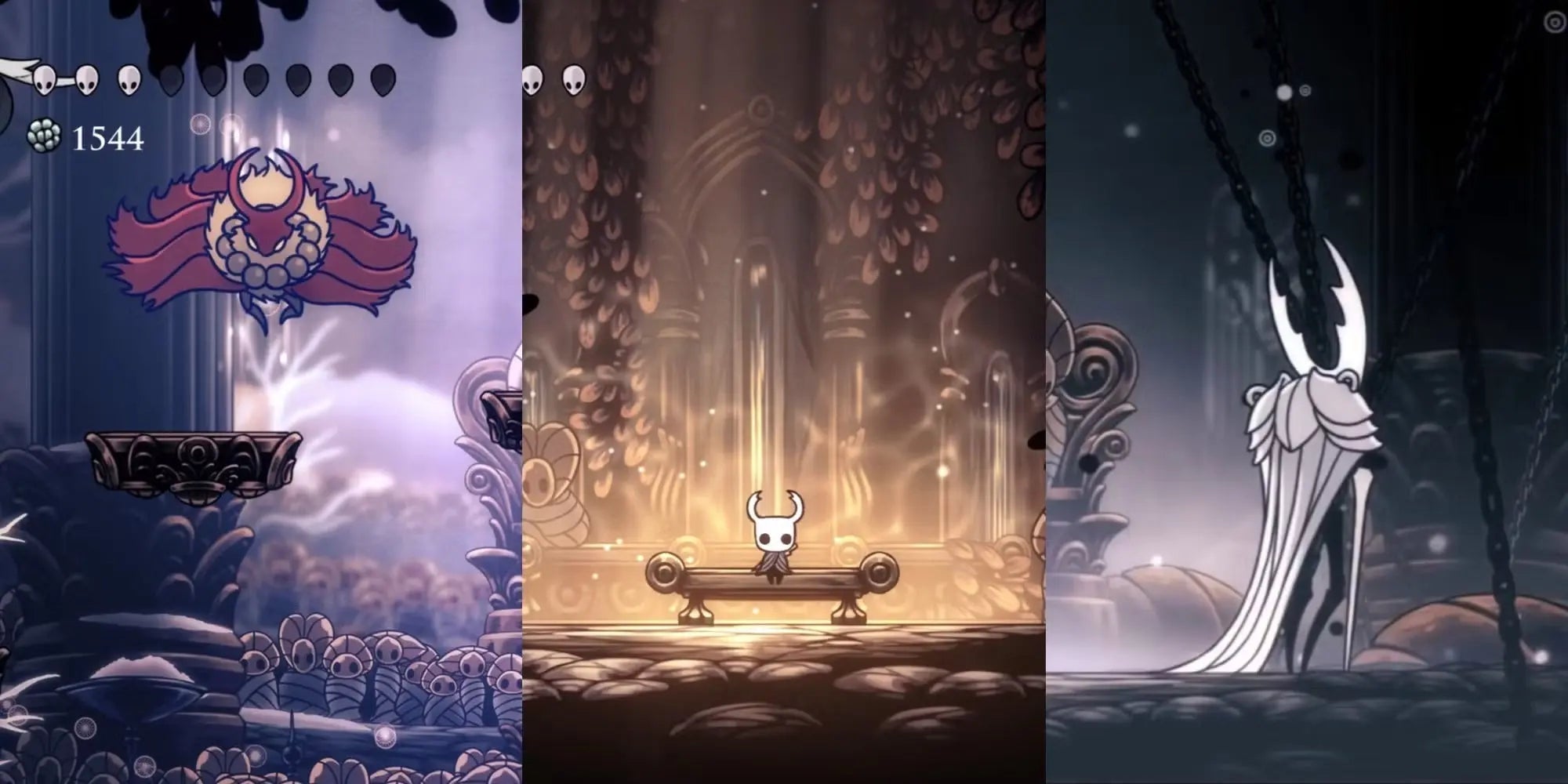Click the circular emblem in the top-right corner
The height and width of the screenshot is (784, 1568).
click(x=1555, y=22)
